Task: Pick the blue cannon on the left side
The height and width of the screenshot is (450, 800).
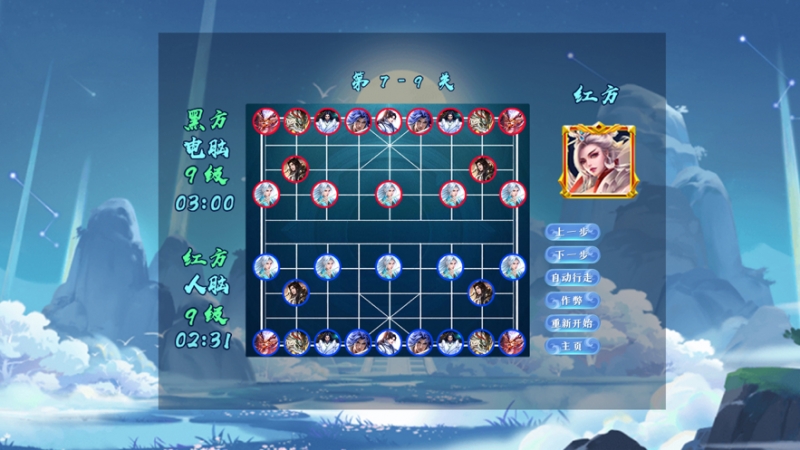Action: point(296,292)
